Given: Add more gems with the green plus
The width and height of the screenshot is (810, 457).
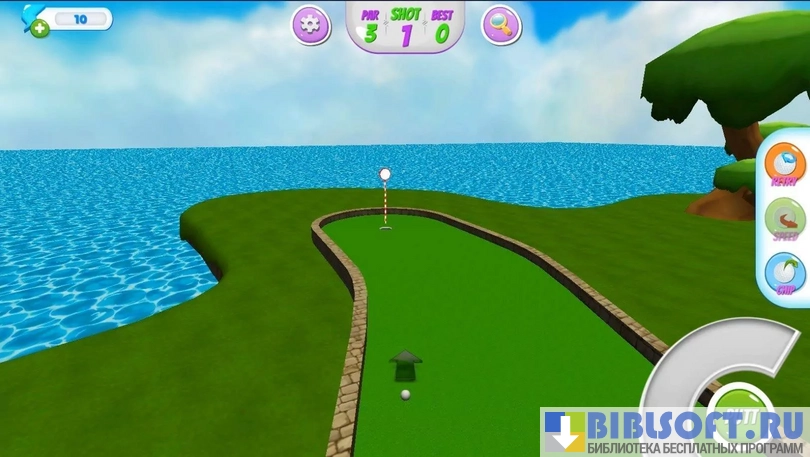Looking at the screenshot, I should tap(39, 29).
